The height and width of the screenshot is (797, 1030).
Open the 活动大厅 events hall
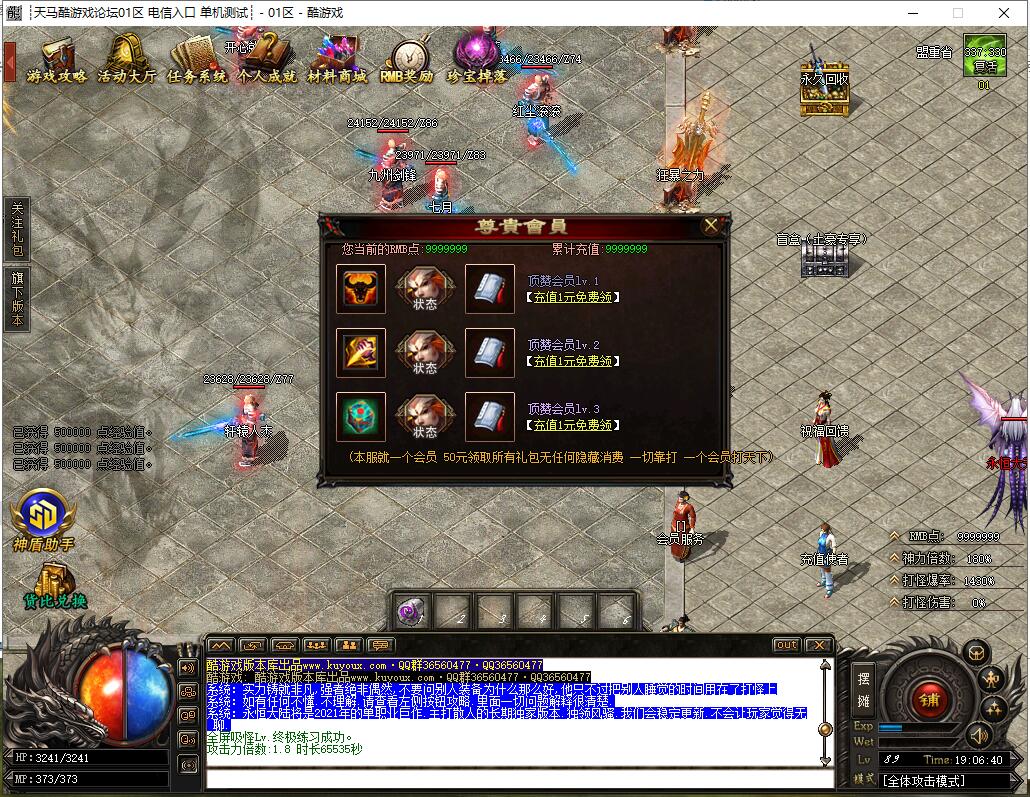tap(126, 60)
